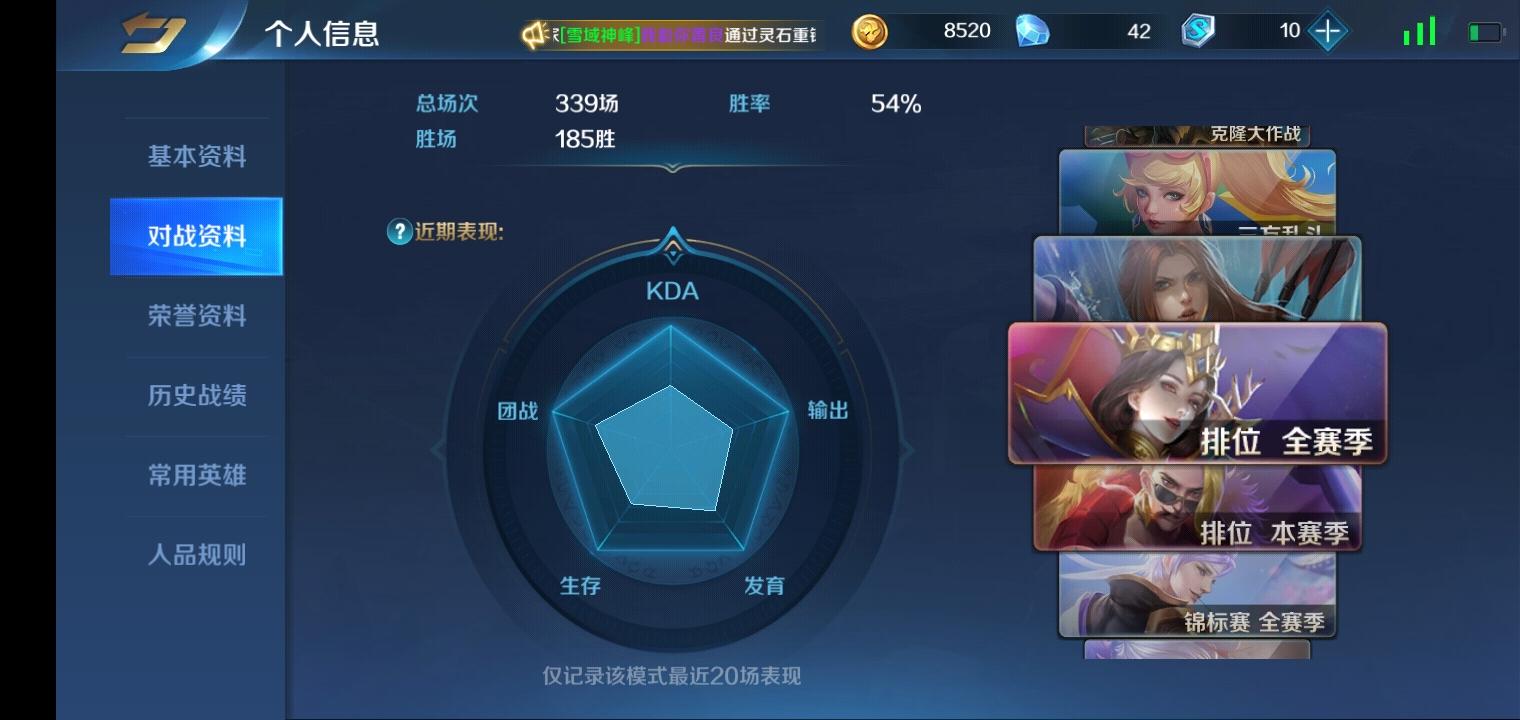This screenshot has width=1520, height=720.
Task: Click the plus icon to add vouchers
Action: (x=1327, y=31)
